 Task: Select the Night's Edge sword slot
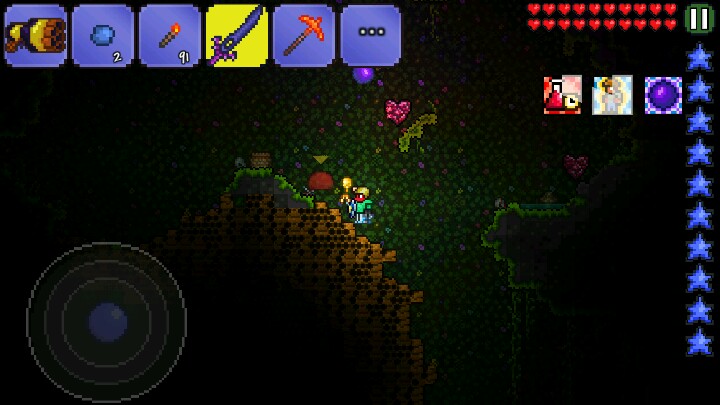pos(236,35)
